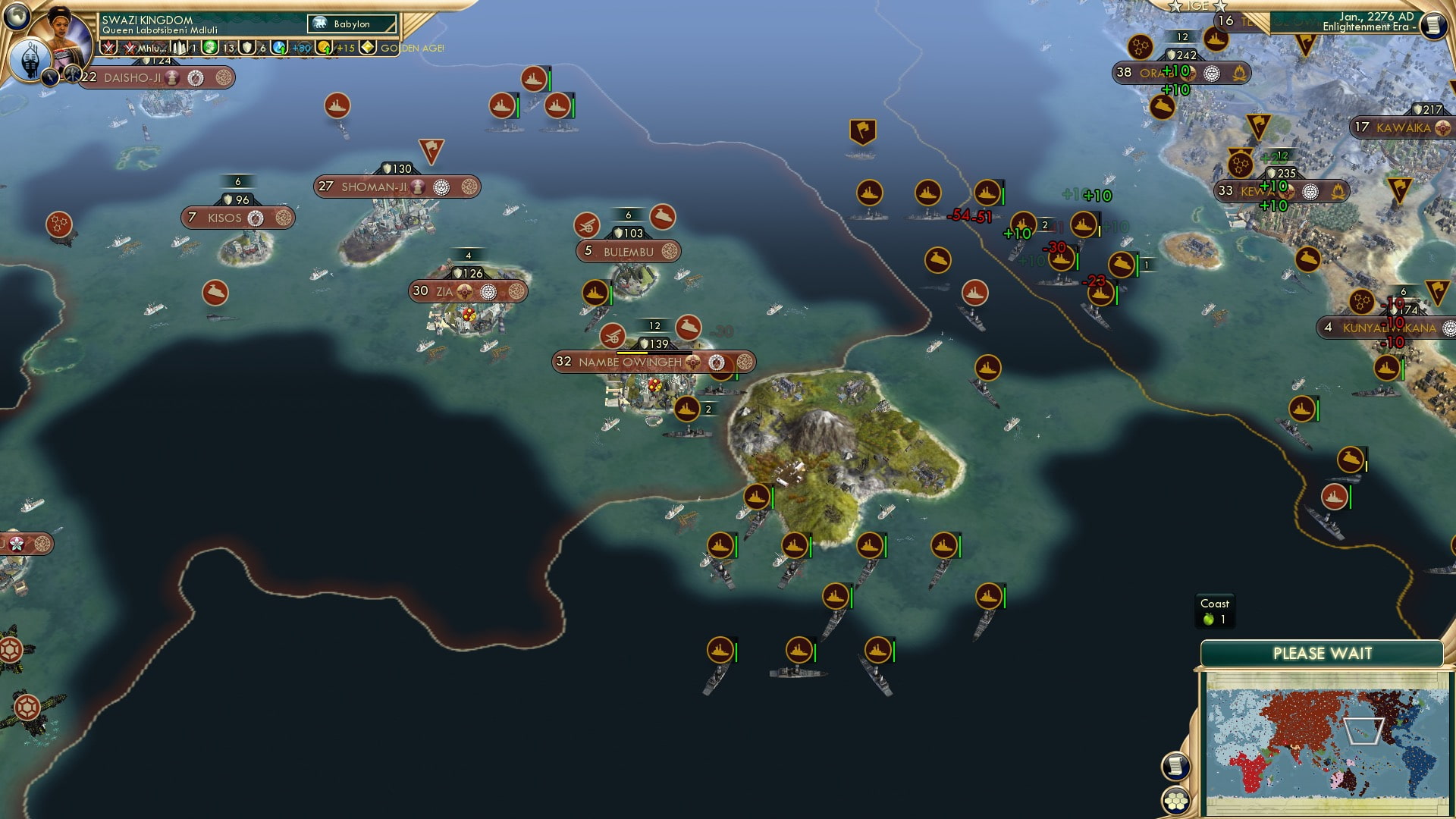1456x819 pixels.
Task: Select the Mhlu... unit button in the top bar
Action: tap(149, 47)
